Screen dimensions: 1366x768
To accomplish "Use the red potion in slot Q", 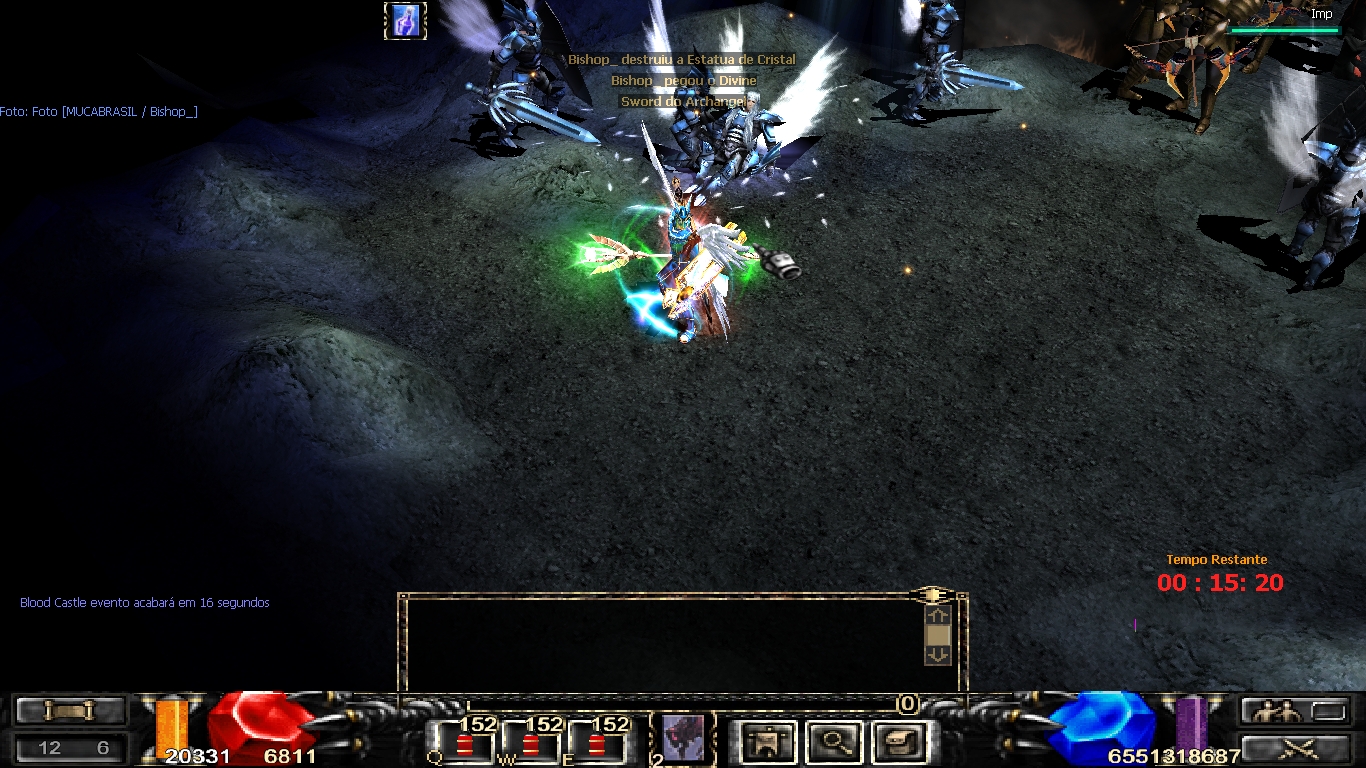I will (465, 746).
